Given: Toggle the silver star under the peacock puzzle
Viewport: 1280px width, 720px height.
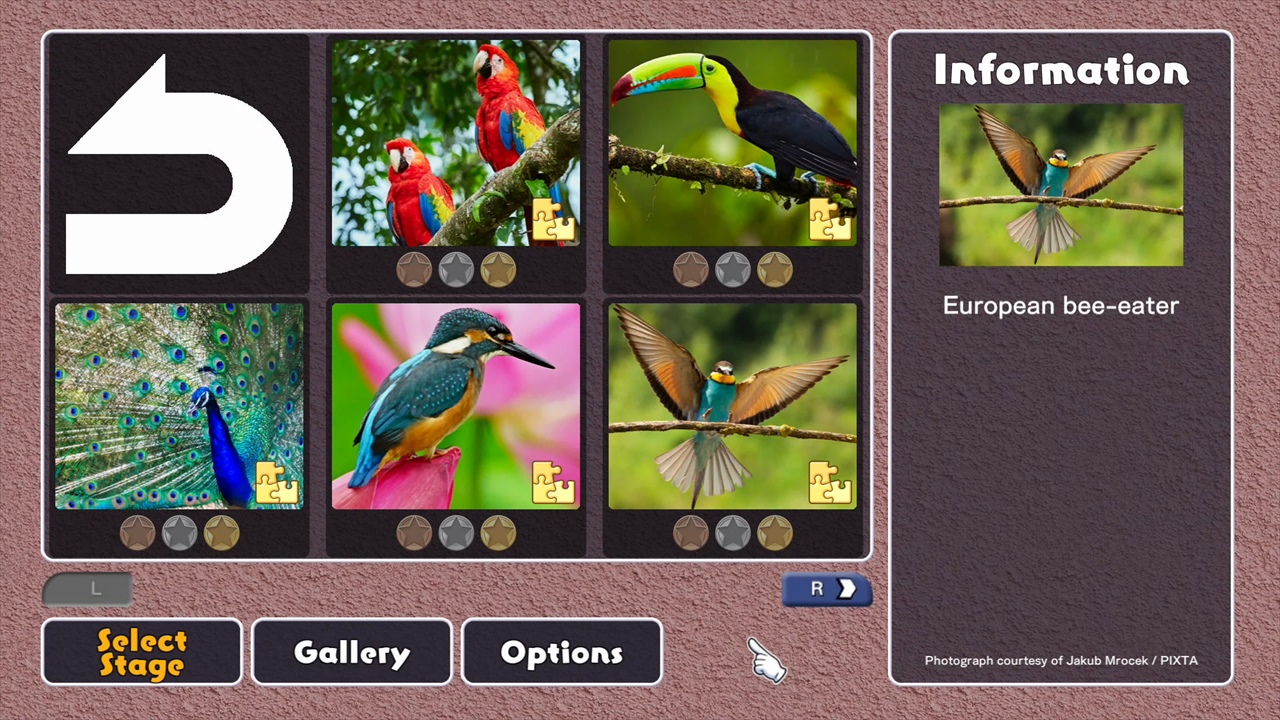Looking at the screenshot, I should (178, 533).
